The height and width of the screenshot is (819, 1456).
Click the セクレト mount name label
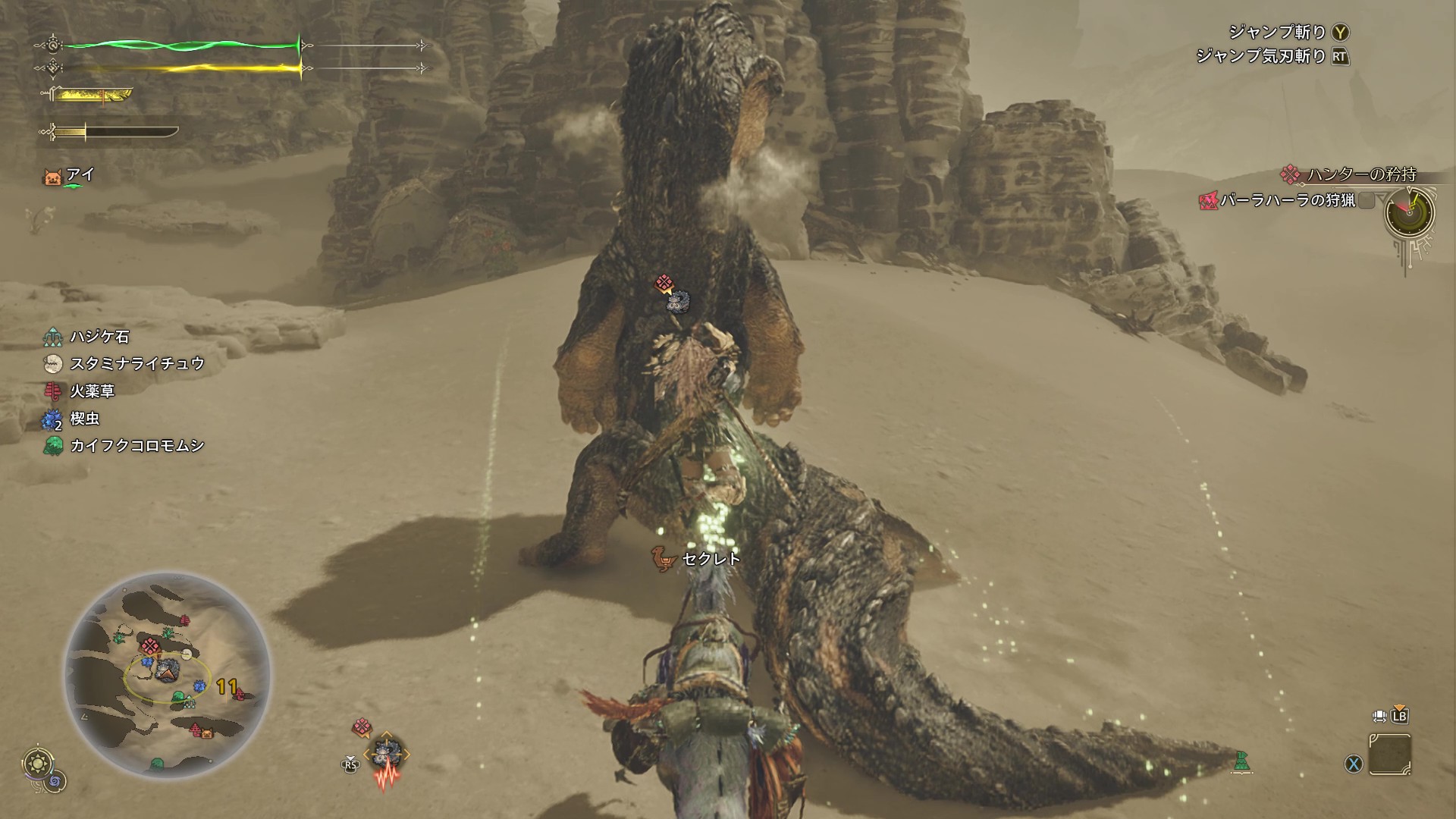[x=710, y=559]
